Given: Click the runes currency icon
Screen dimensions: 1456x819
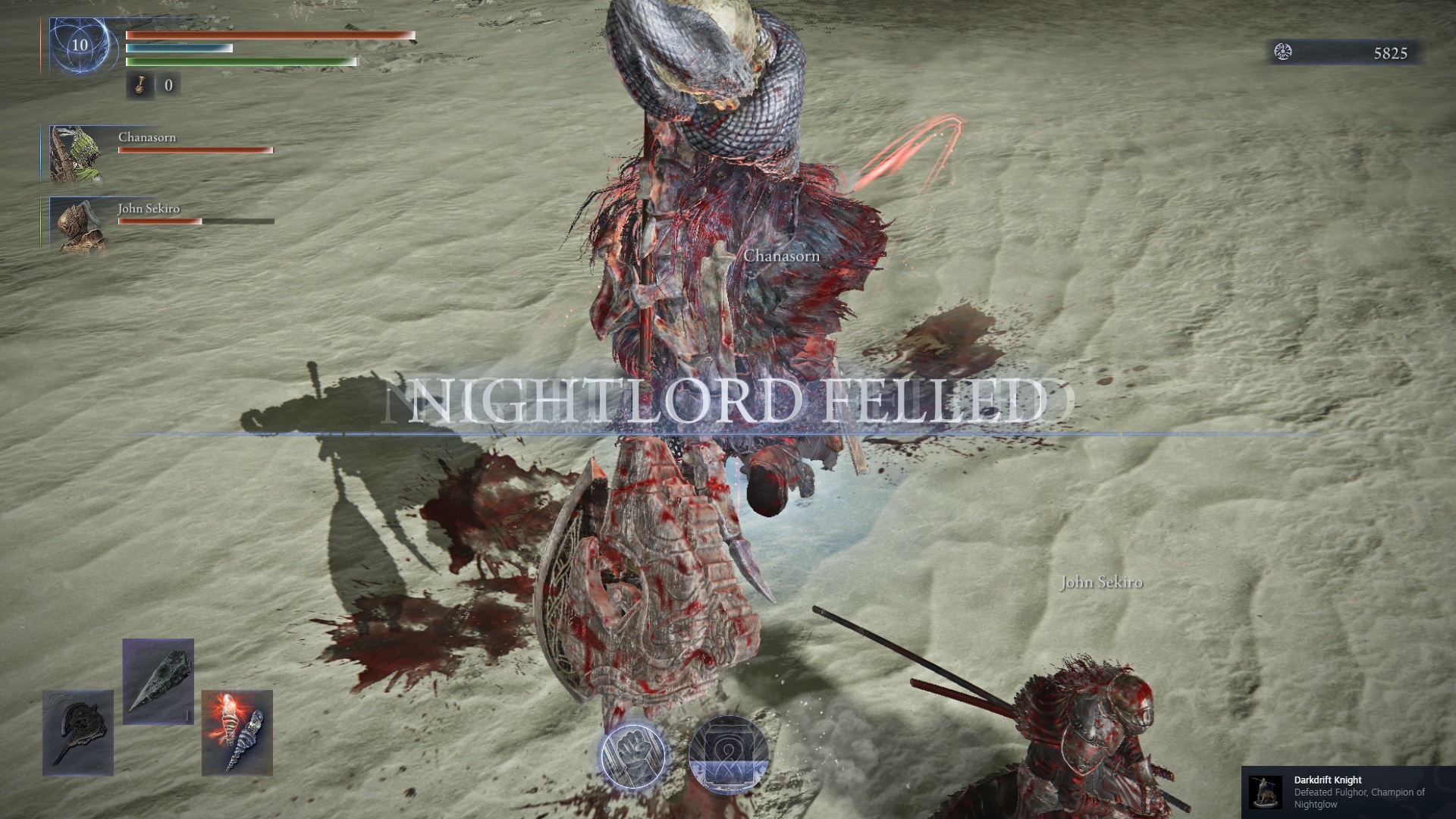Looking at the screenshot, I should [1283, 52].
